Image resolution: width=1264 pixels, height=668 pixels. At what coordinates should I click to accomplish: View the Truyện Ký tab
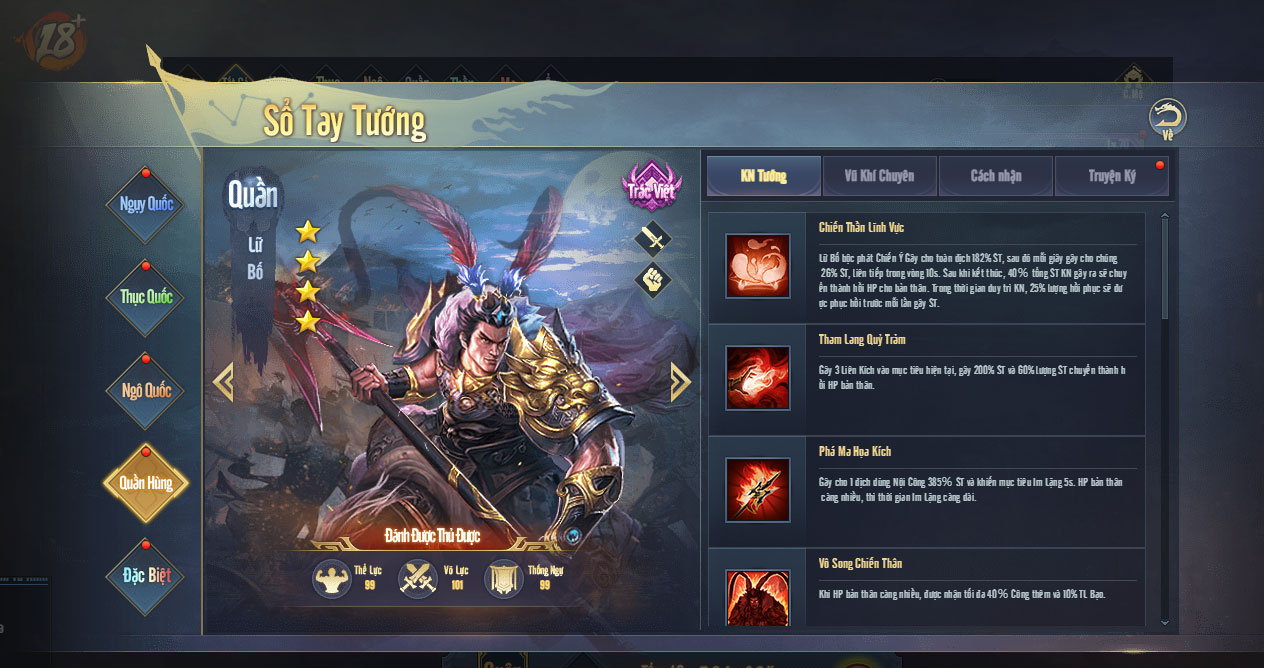[x=1112, y=176]
